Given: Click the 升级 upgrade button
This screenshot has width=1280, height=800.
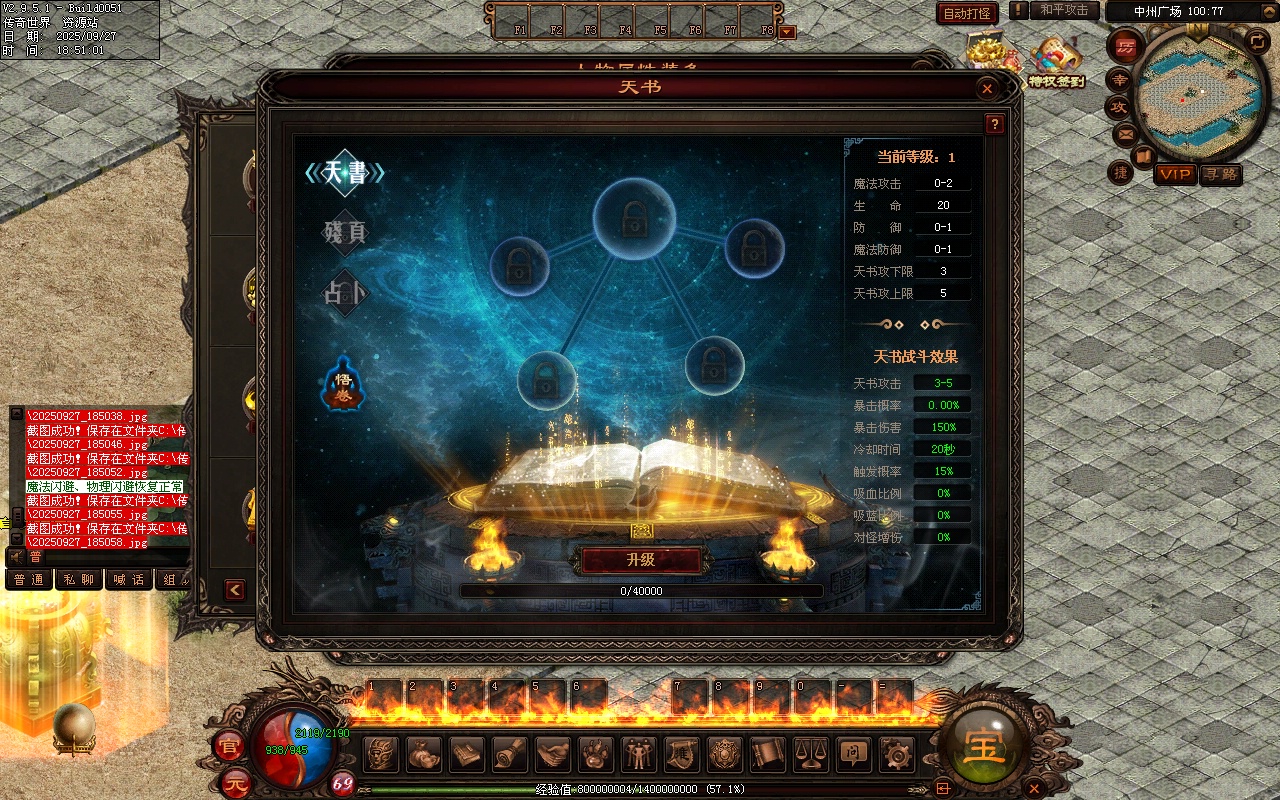Looking at the screenshot, I should pyautogui.click(x=641, y=560).
